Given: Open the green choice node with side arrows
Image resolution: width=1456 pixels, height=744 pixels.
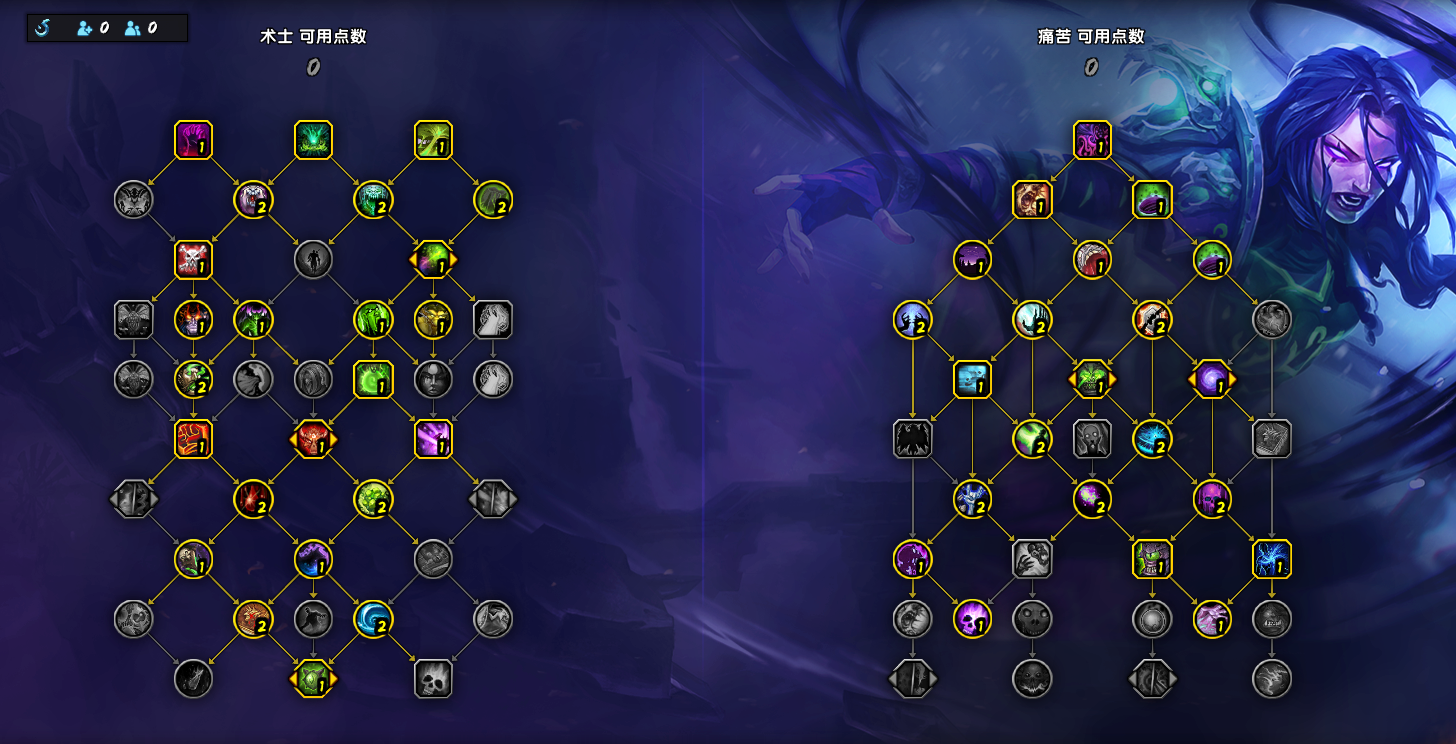Looking at the screenshot, I should coord(434,259).
